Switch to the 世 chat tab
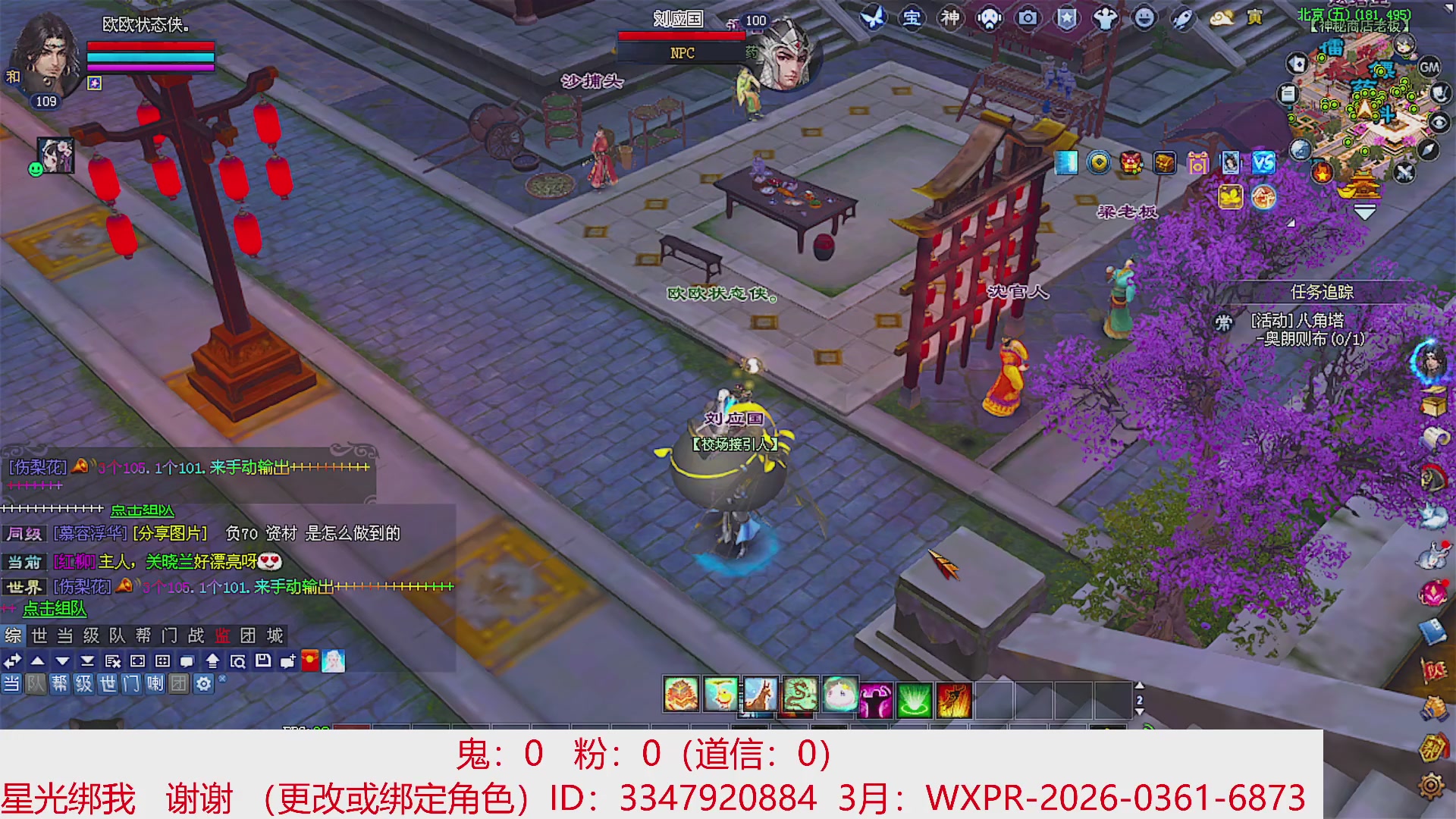This screenshot has width=1456, height=819. click(38, 635)
